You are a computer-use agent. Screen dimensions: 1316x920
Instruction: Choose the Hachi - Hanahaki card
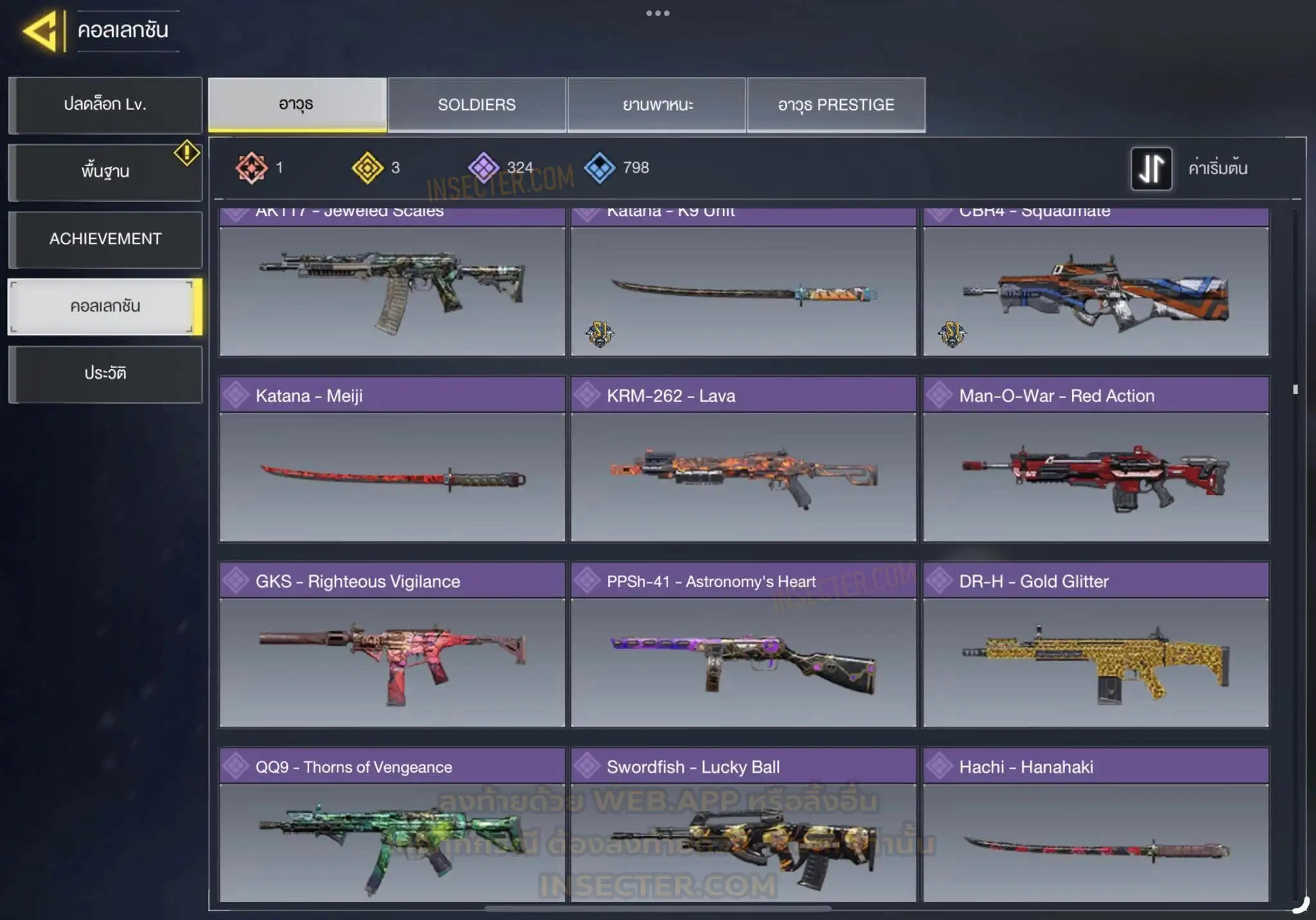pyautogui.click(x=1096, y=826)
